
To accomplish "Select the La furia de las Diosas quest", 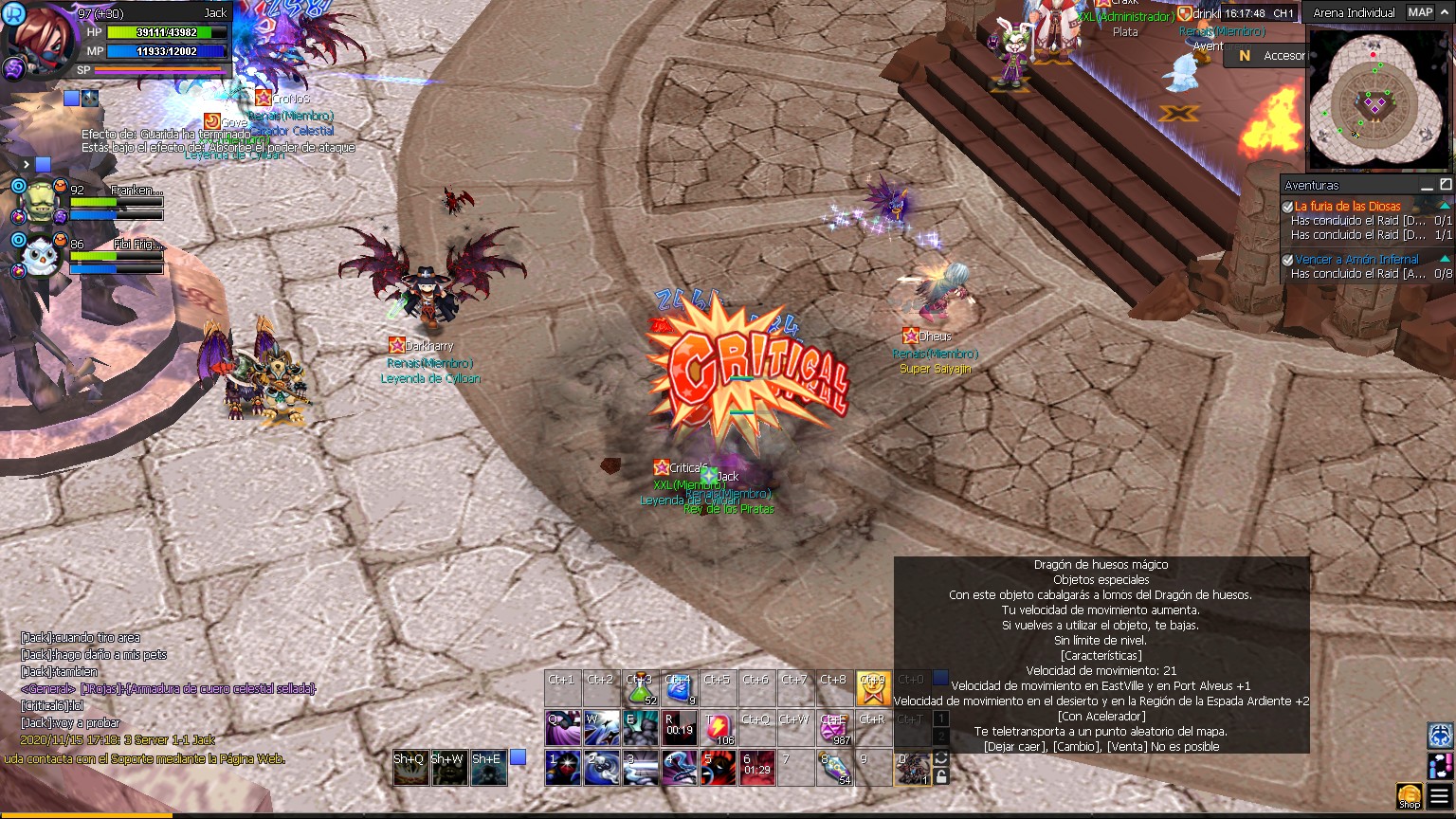I will [x=1347, y=206].
